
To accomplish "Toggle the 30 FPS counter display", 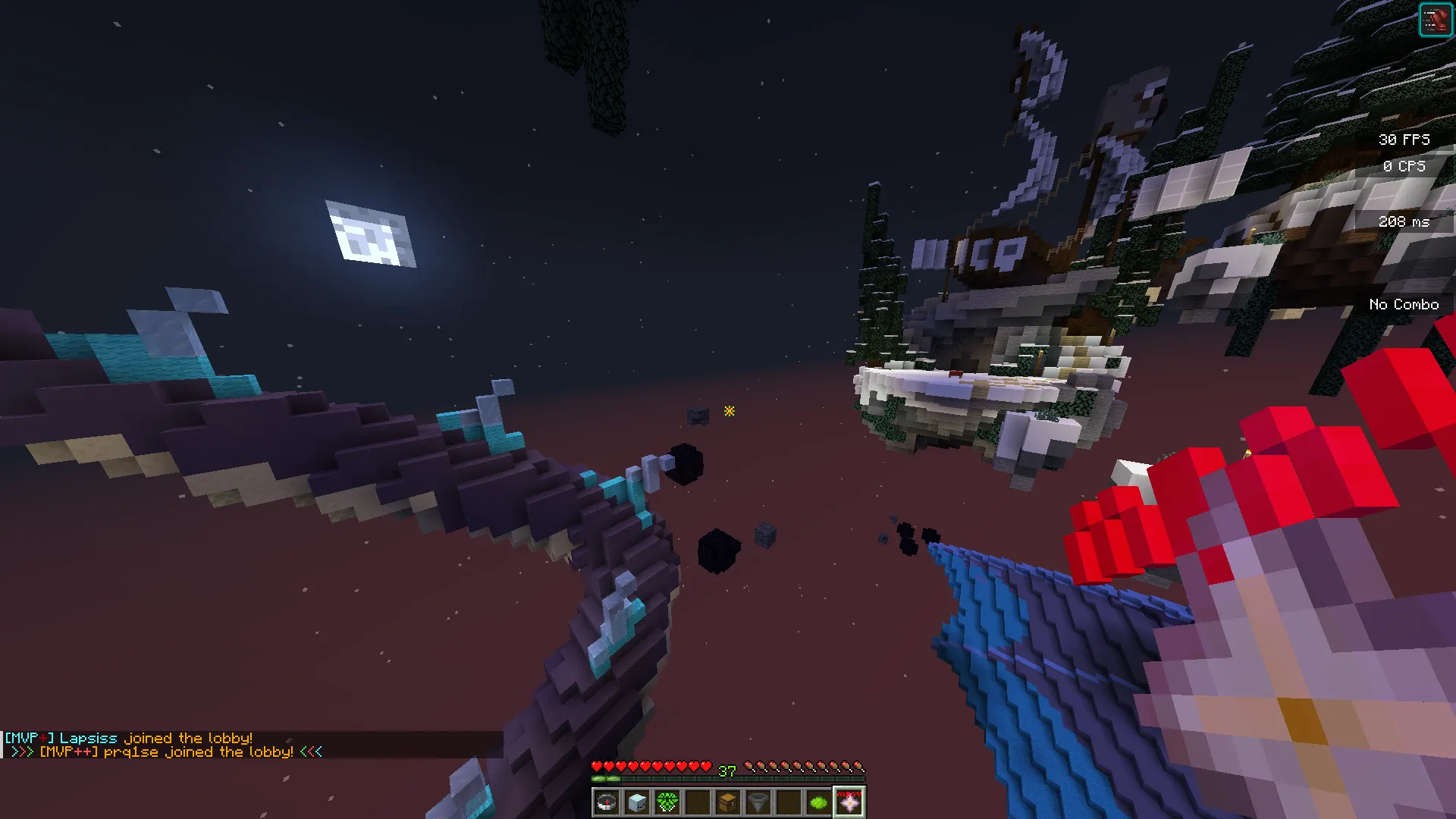I will pyautogui.click(x=1404, y=139).
